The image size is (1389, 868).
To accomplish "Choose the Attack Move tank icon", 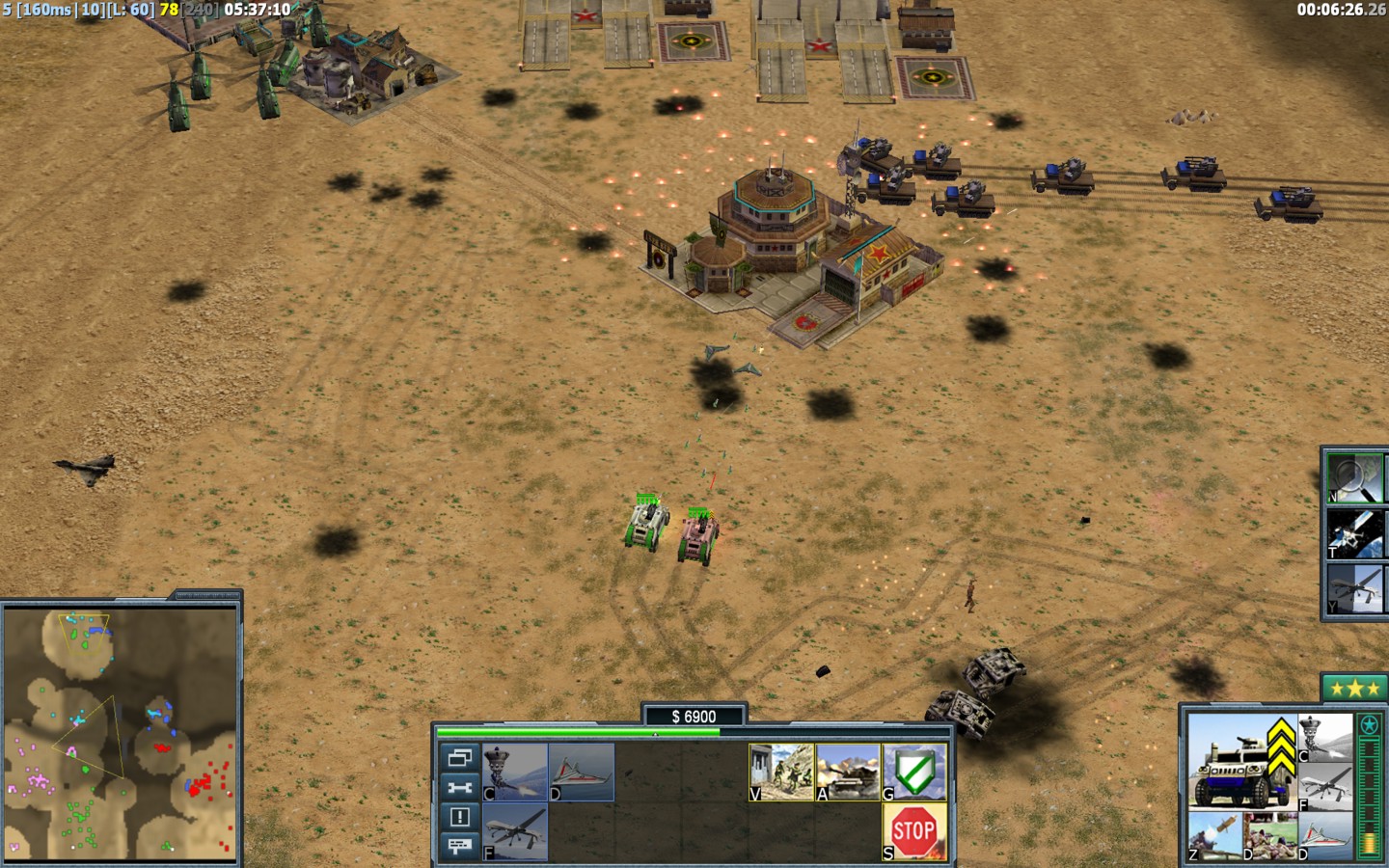I will coord(848,772).
